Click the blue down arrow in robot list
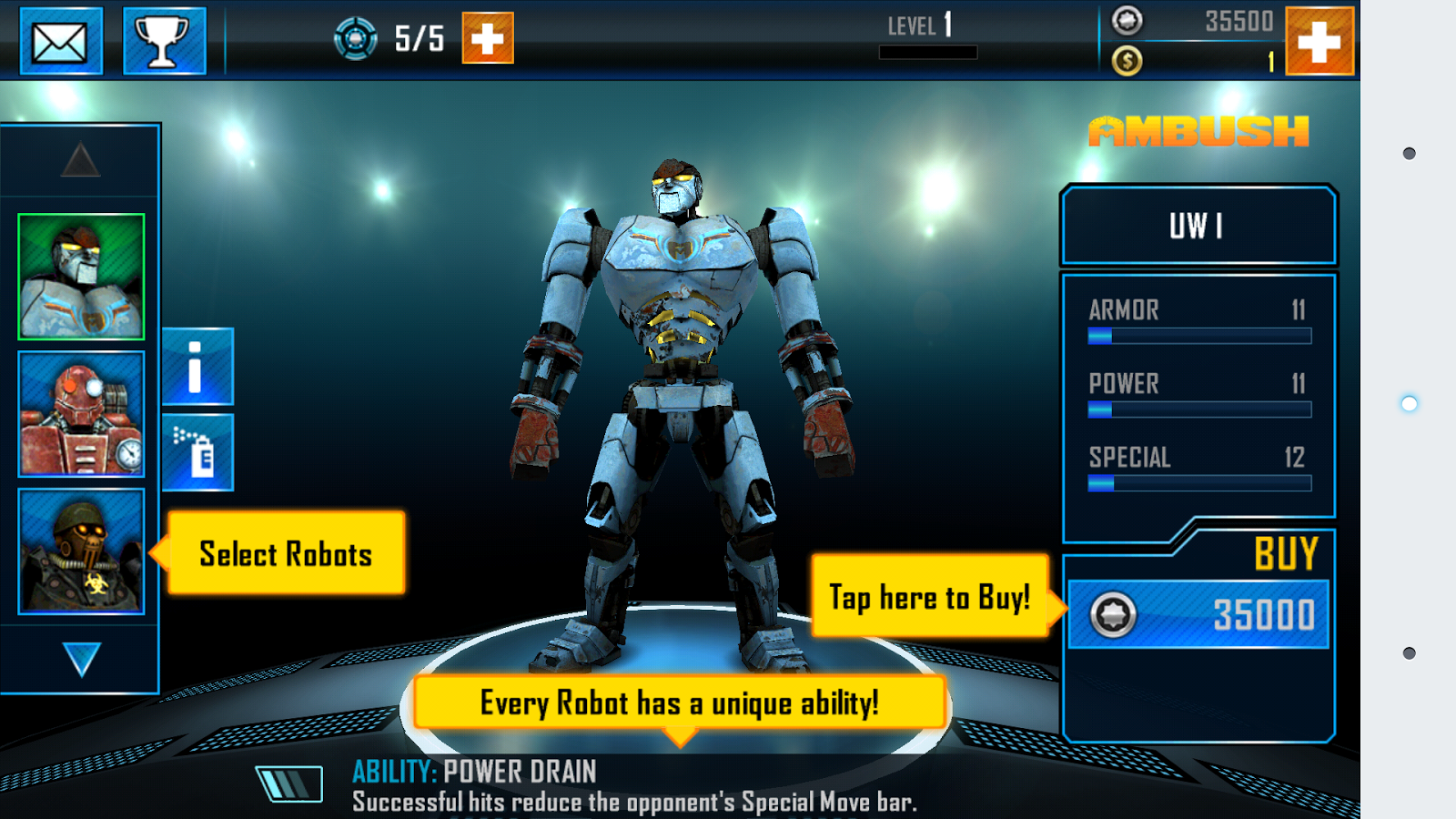Viewport: 1456px width, 819px height. [x=81, y=660]
